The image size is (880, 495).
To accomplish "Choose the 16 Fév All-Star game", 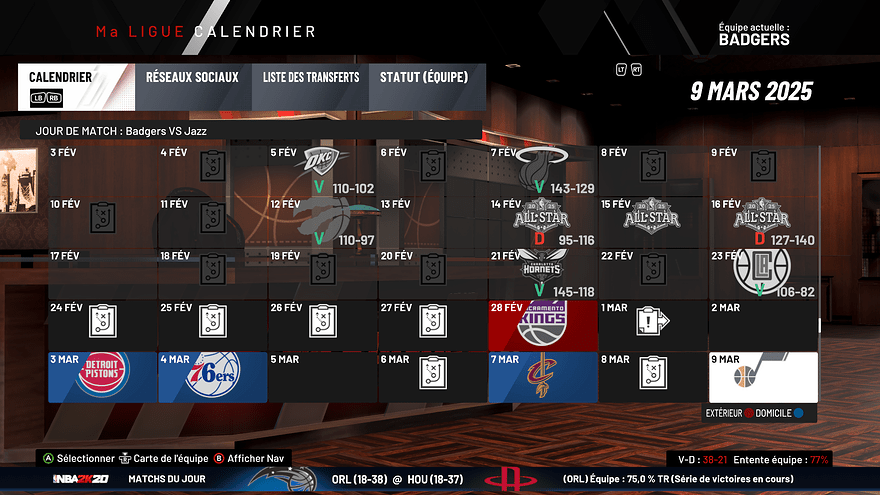I will point(763,222).
